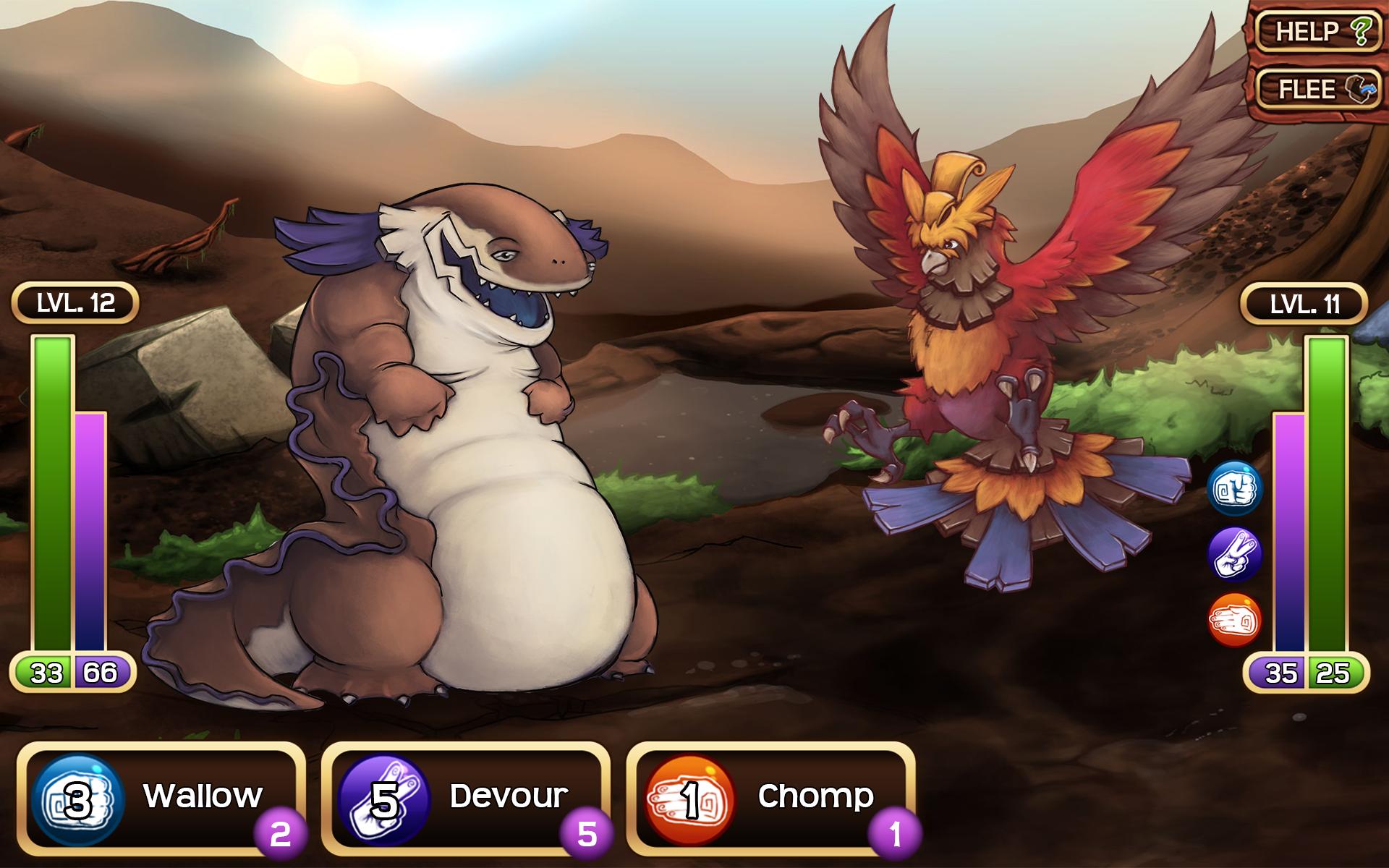The width and height of the screenshot is (1389, 868).
Task: Click the enemy's purple two-finger move icon
Action: coord(1235,555)
